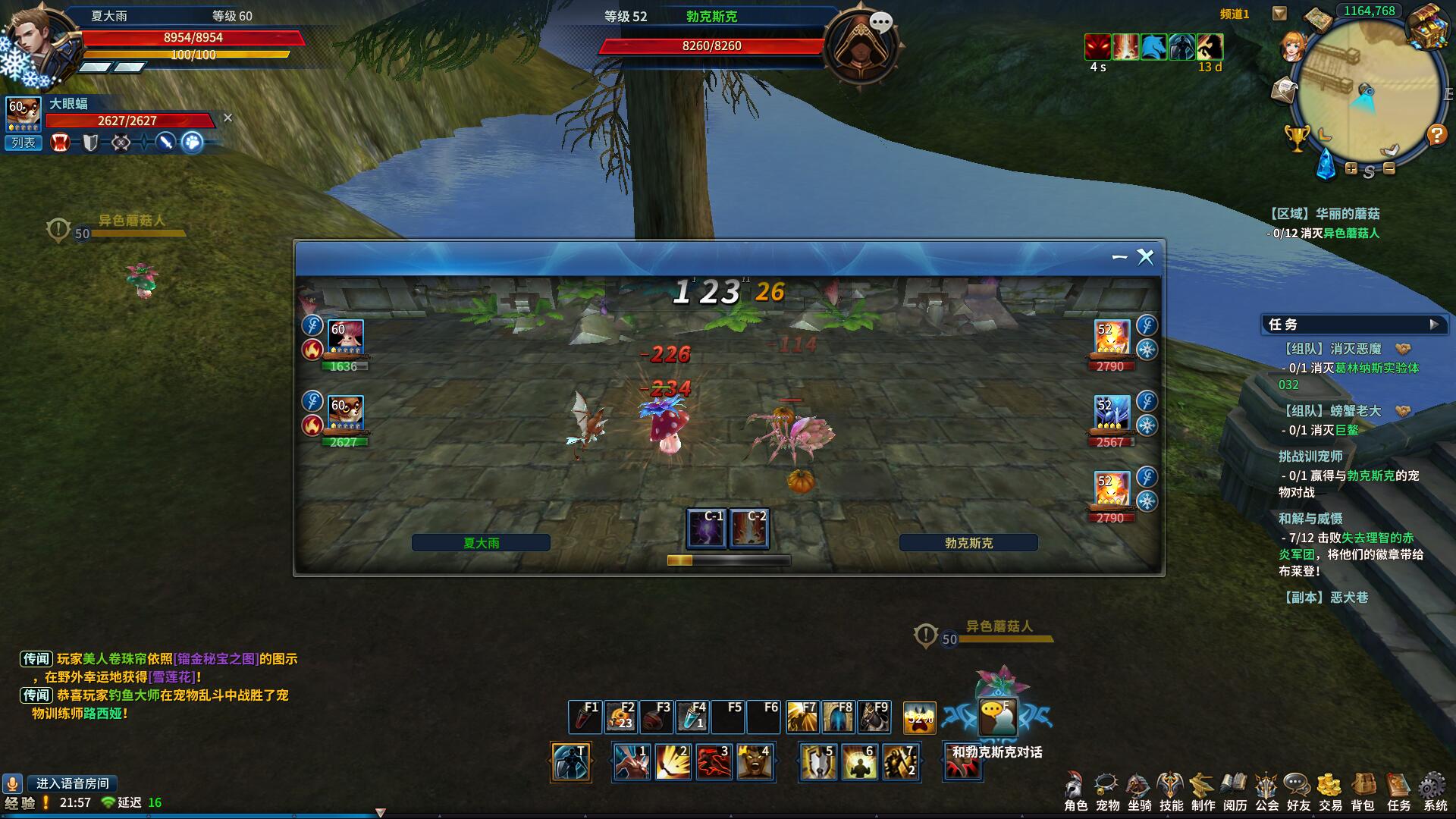Use the C-1 pet battle skill
The image size is (1456, 819).
point(706,528)
